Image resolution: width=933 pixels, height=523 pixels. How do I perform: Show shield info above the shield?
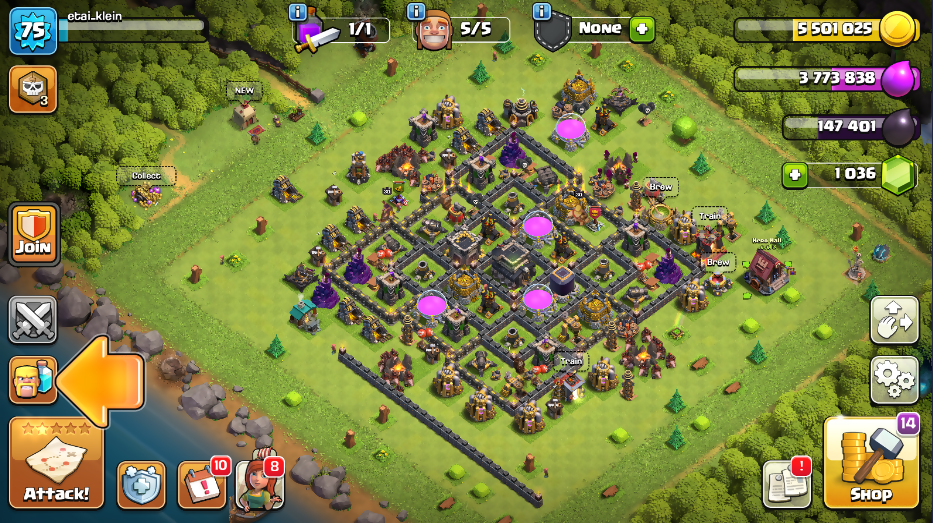(x=543, y=11)
